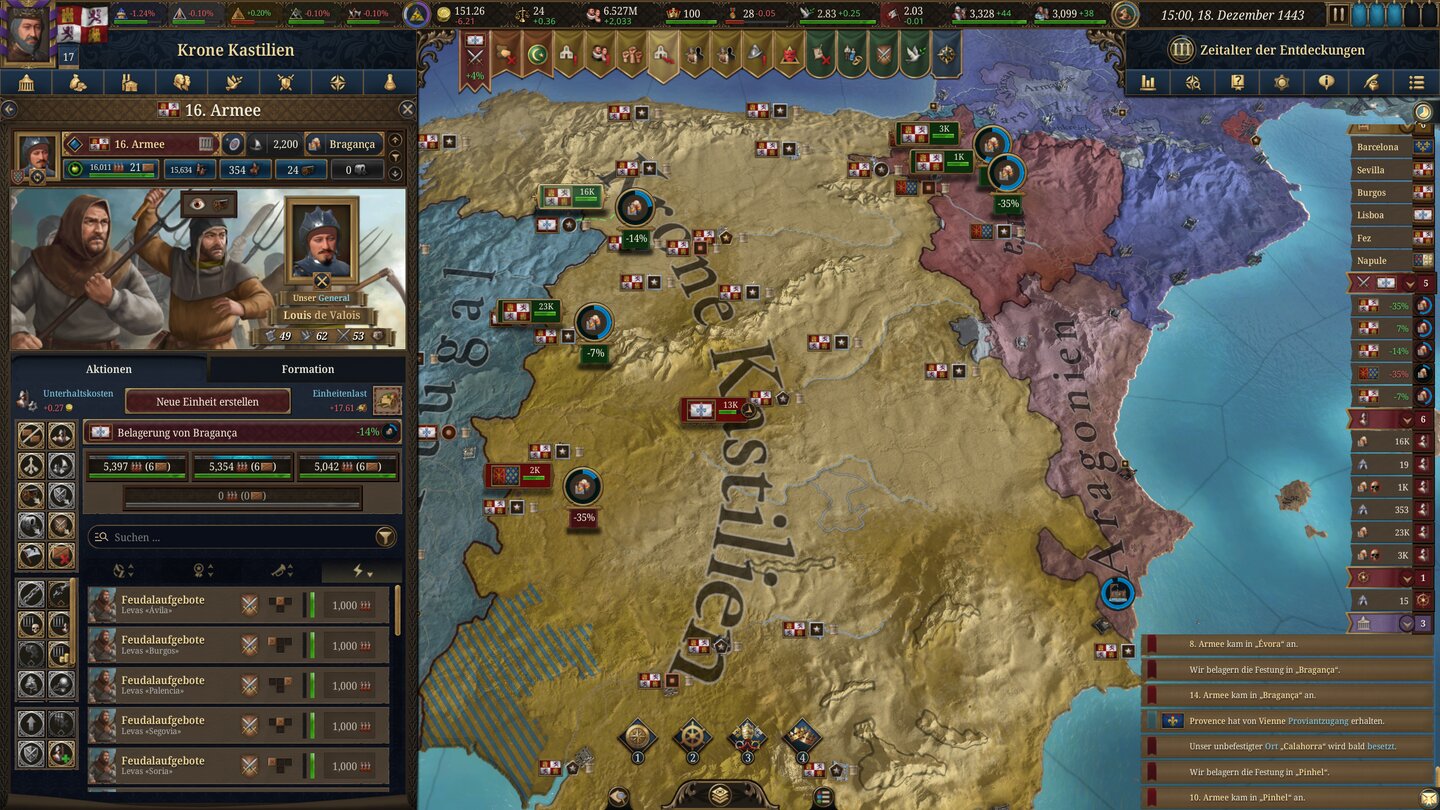The width and height of the screenshot is (1440, 810).
Task: Open the help guide via the question-book icon
Action: (1238, 82)
